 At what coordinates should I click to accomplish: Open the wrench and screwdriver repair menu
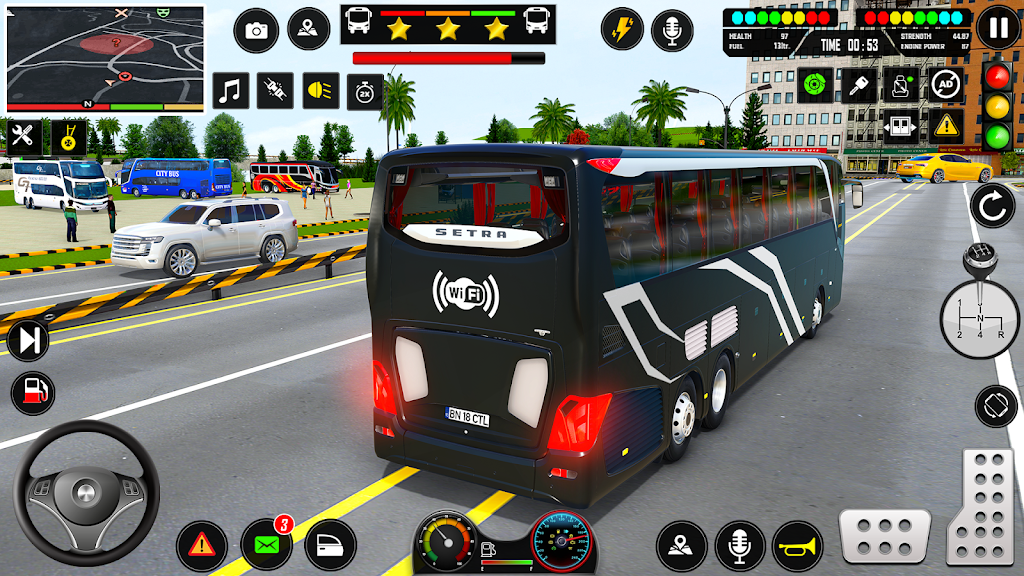point(23,136)
